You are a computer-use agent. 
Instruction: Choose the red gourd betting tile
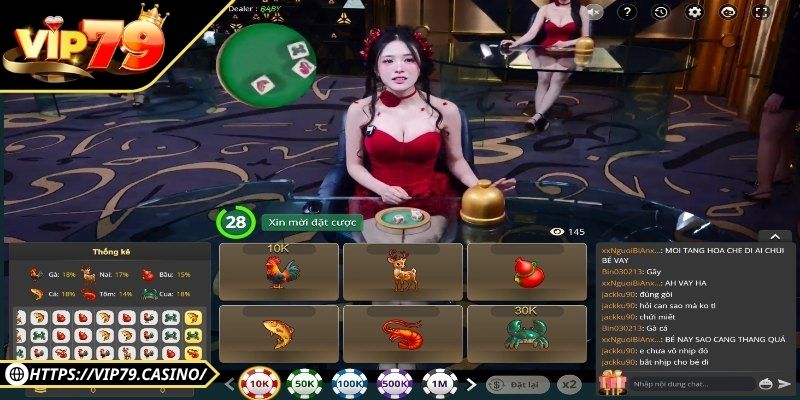pyautogui.click(x=526, y=272)
